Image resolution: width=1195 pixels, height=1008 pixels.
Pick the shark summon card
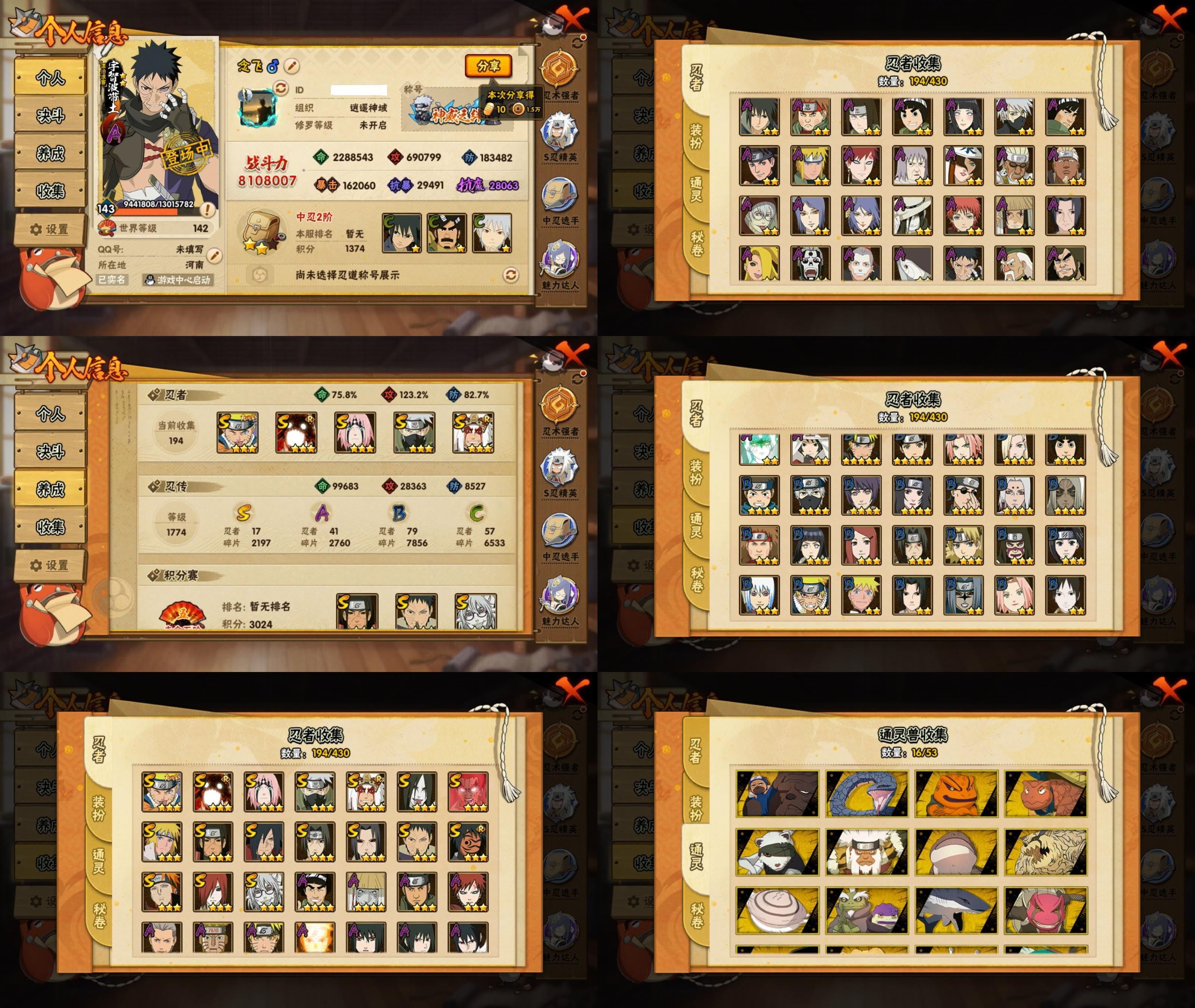pyautogui.click(x=956, y=910)
